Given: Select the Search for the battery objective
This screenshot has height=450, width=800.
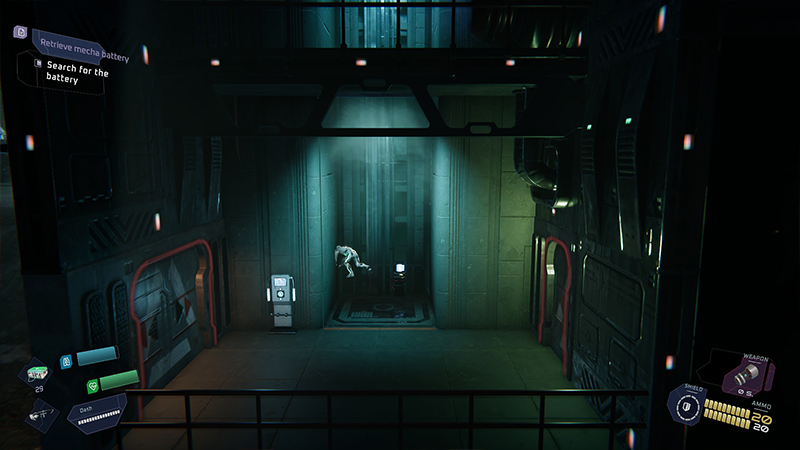Looking at the screenshot, I should 72,72.
